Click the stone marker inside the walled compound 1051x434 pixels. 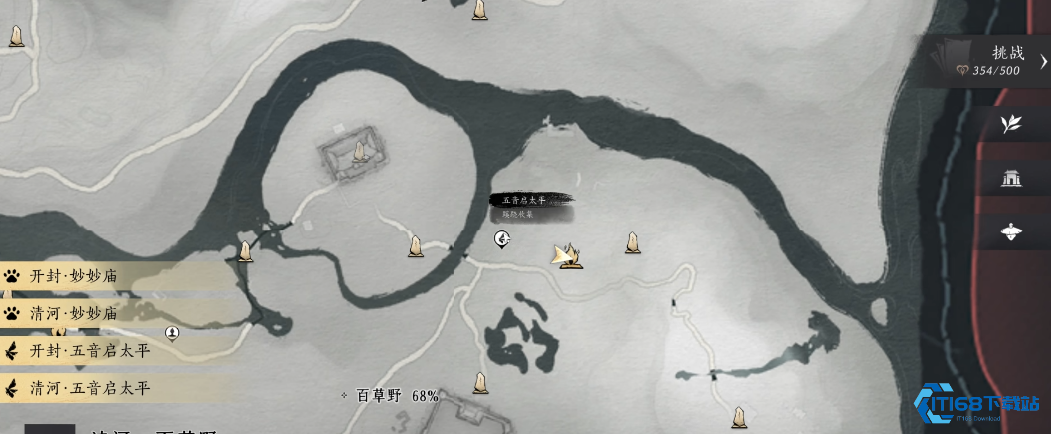coord(359,152)
